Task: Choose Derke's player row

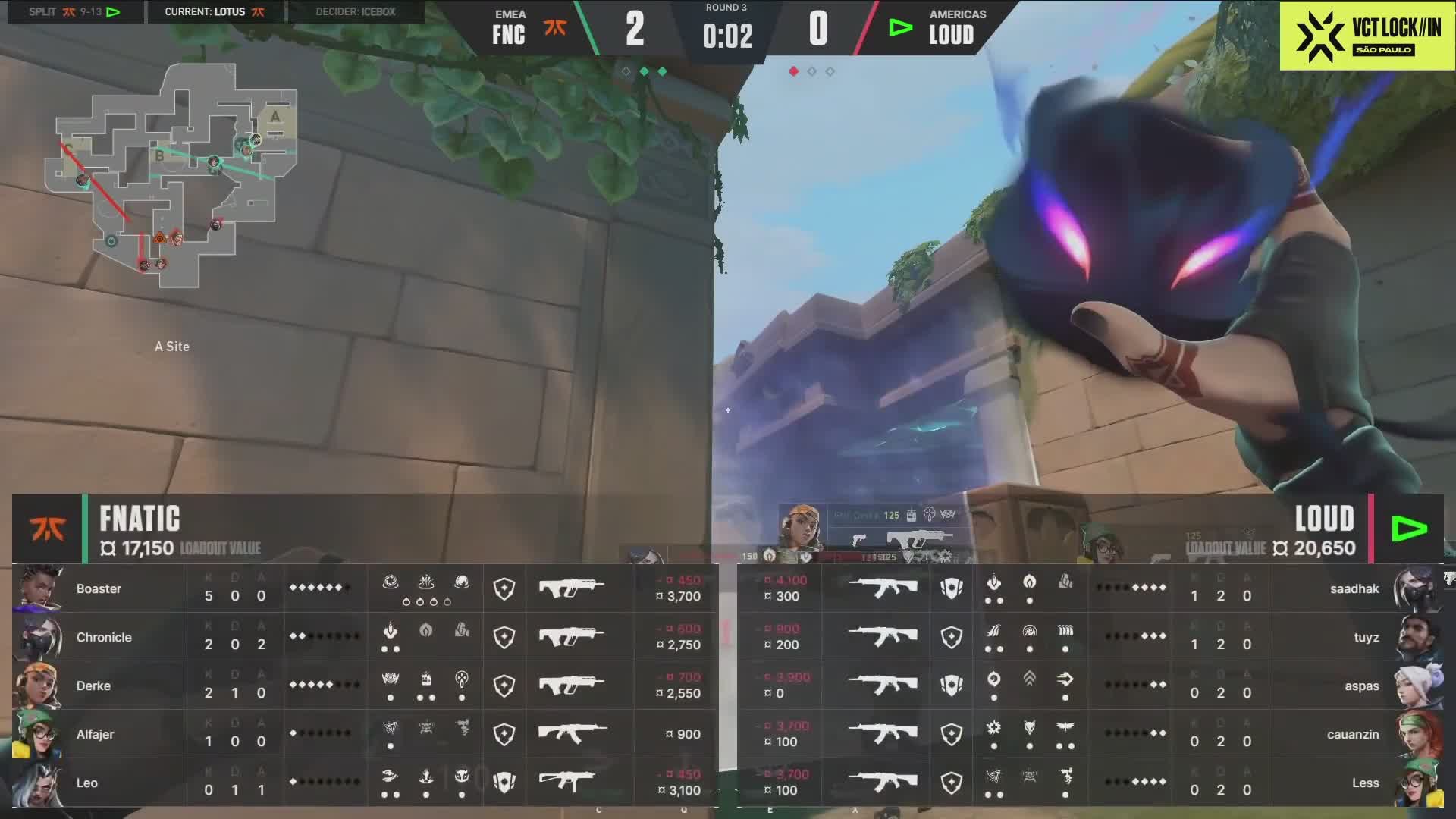Action: click(x=364, y=686)
